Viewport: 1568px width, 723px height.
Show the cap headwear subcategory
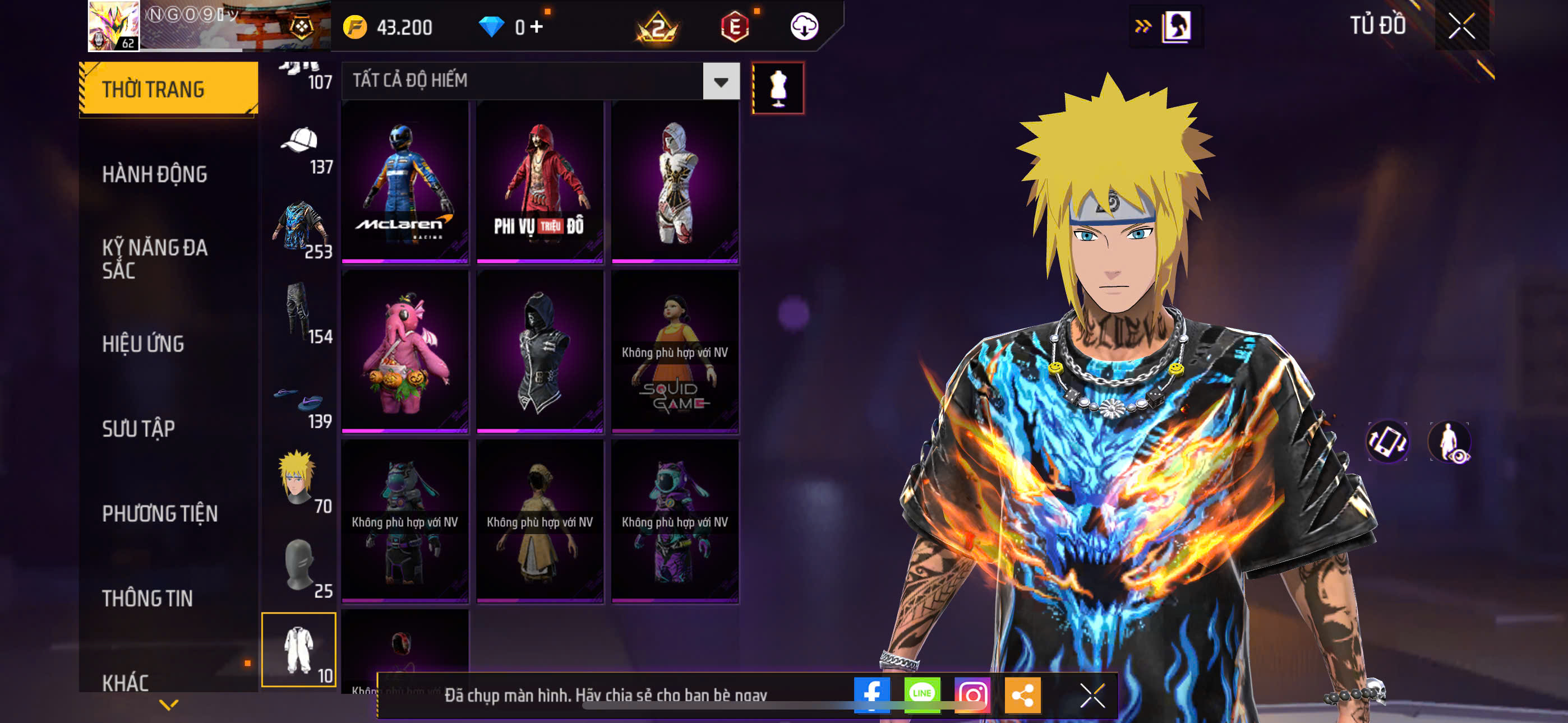coord(299,150)
